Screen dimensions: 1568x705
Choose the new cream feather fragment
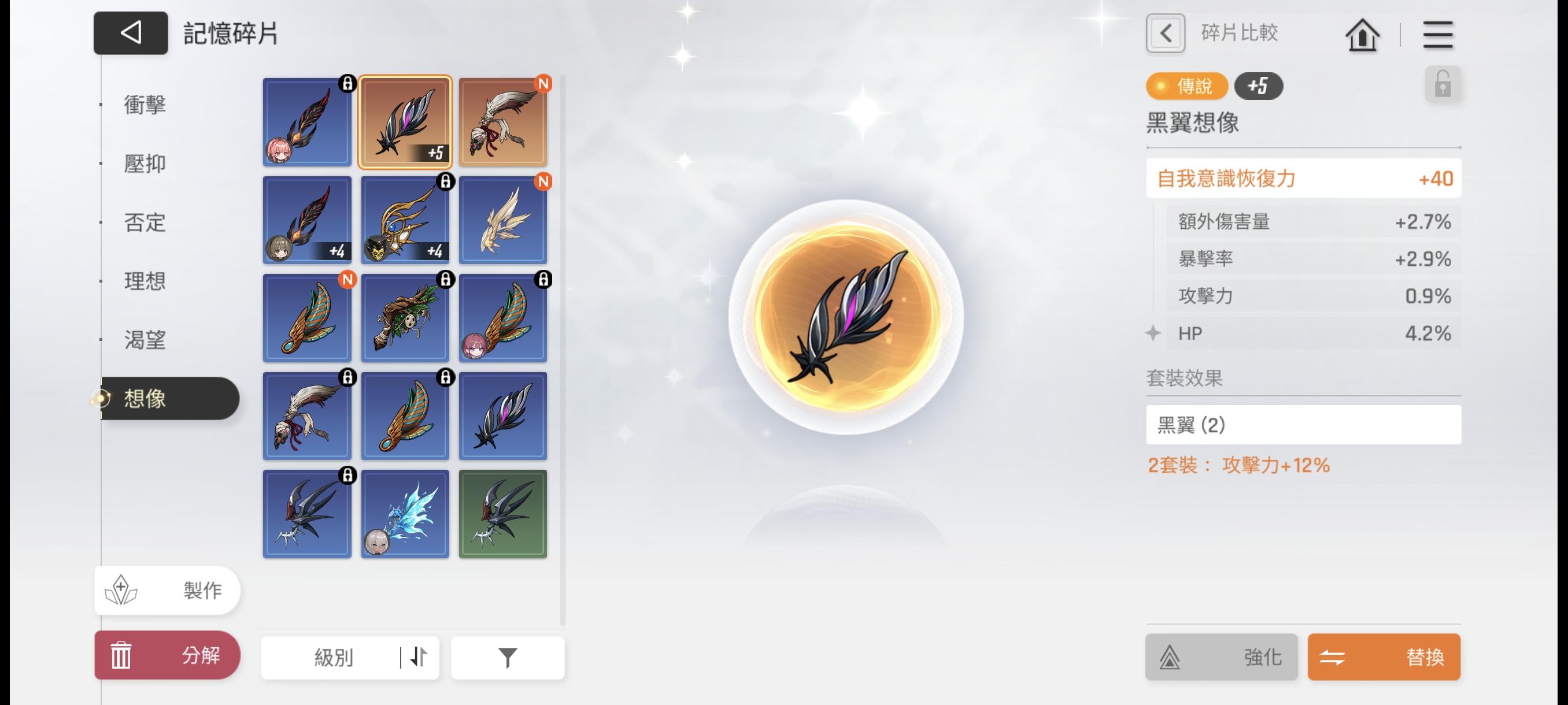click(503, 220)
